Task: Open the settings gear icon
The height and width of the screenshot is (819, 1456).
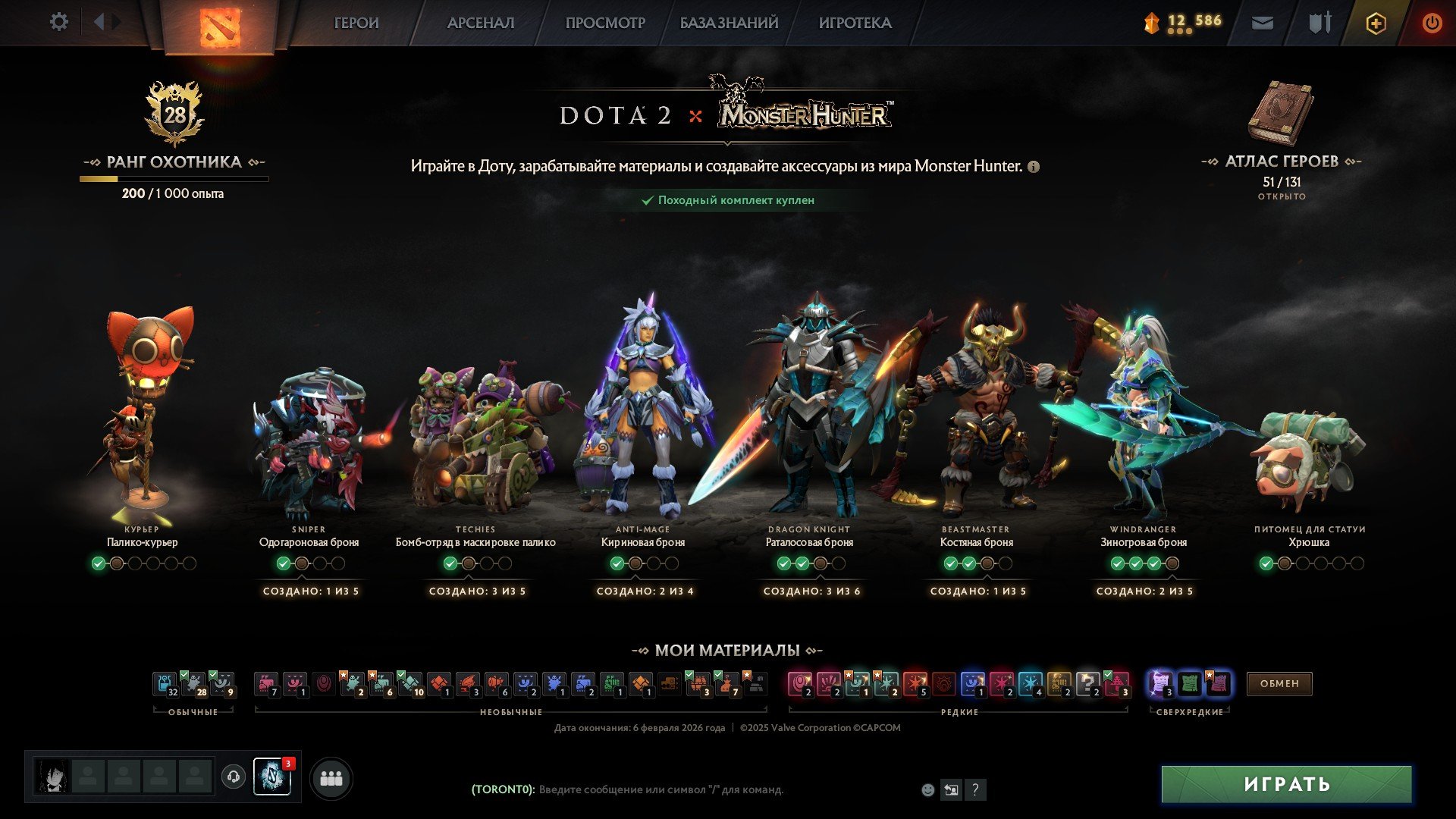Action: coord(58,23)
